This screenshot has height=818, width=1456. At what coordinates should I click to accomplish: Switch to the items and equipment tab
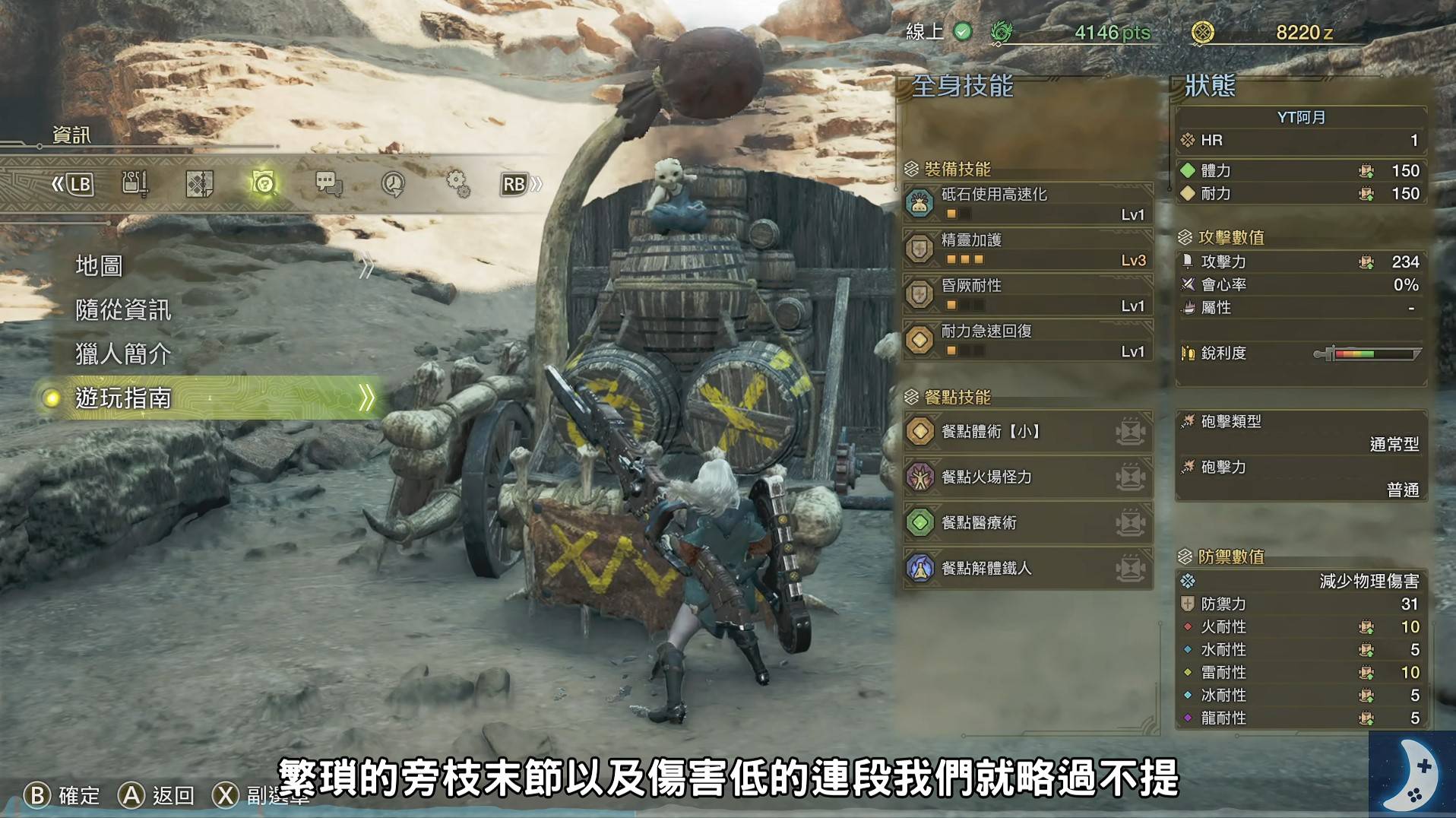135,184
